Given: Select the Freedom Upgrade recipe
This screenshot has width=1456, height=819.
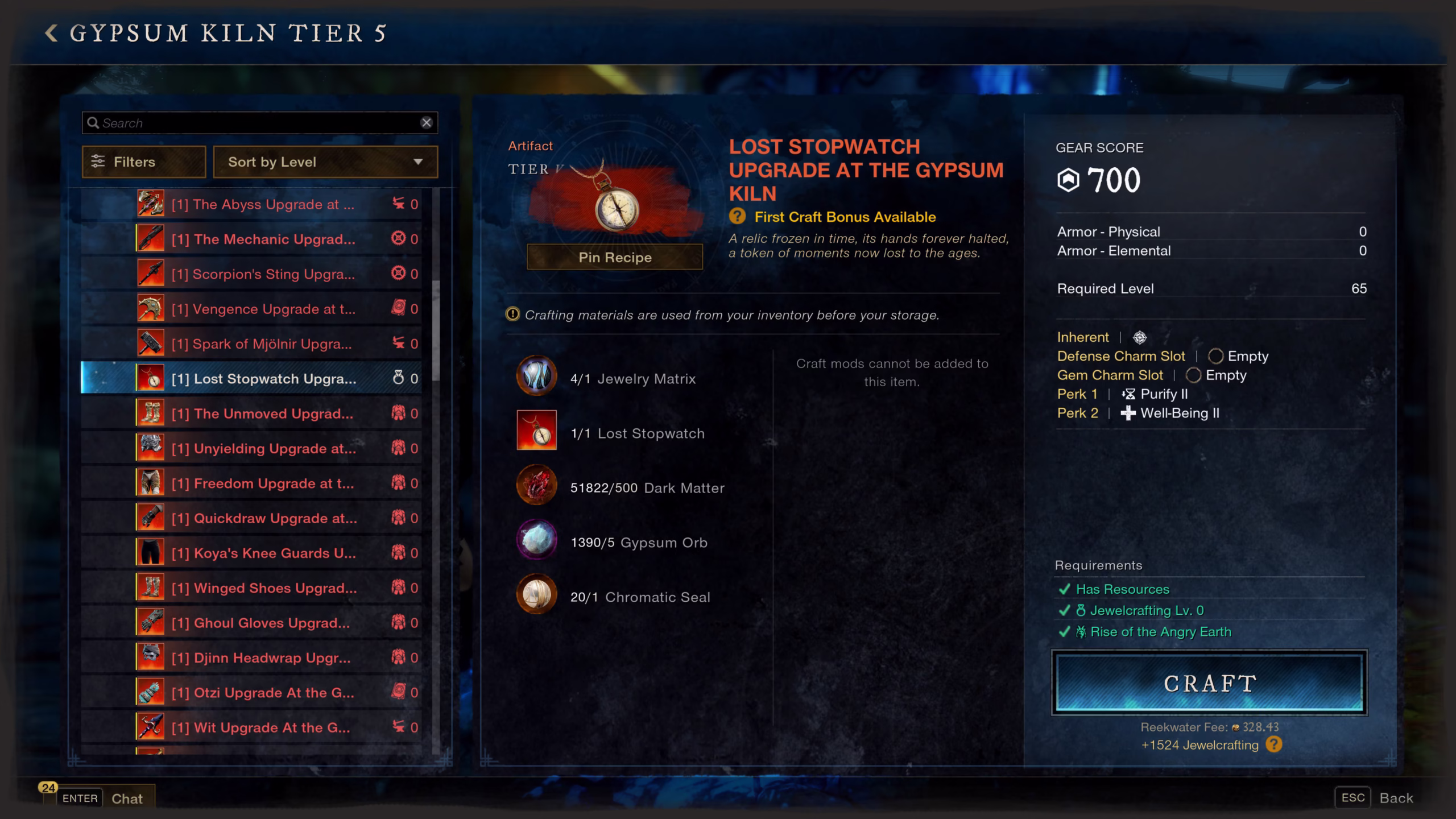Looking at the screenshot, I should (263, 483).
